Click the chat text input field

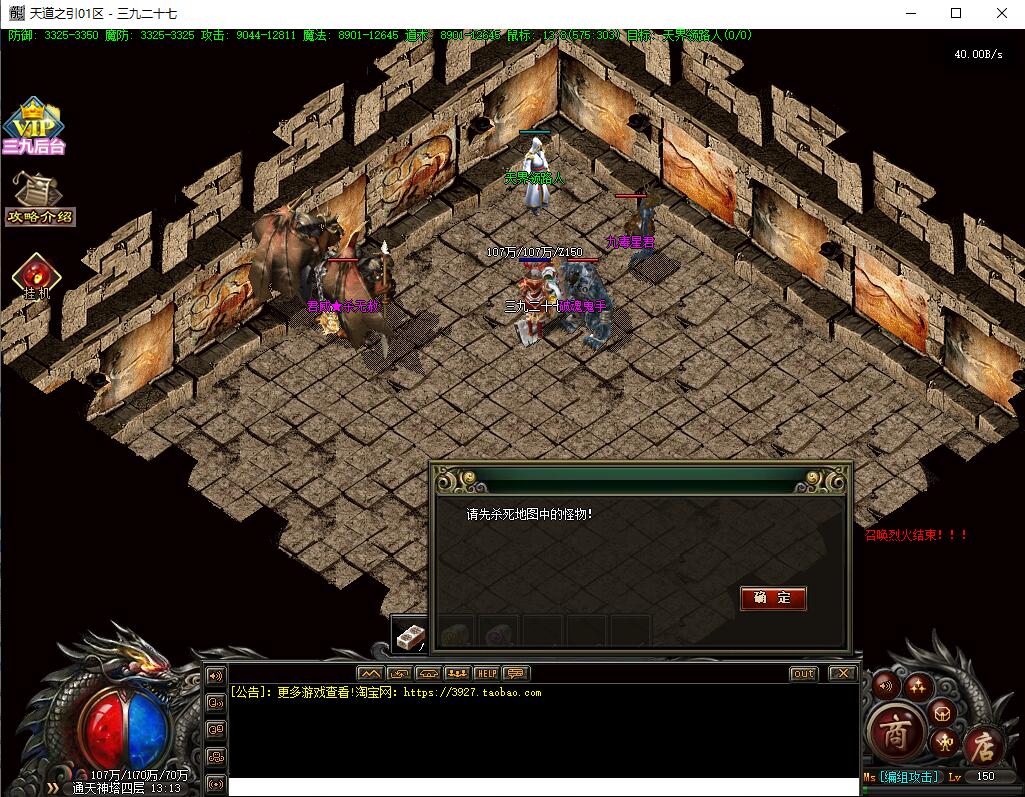coord(540,787)
